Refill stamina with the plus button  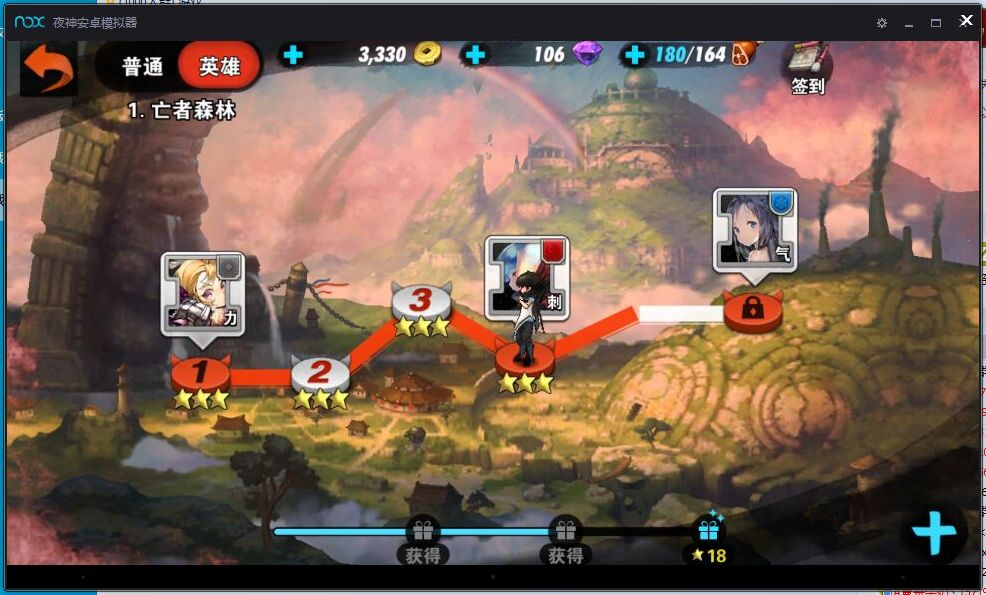tap(633, 55)
